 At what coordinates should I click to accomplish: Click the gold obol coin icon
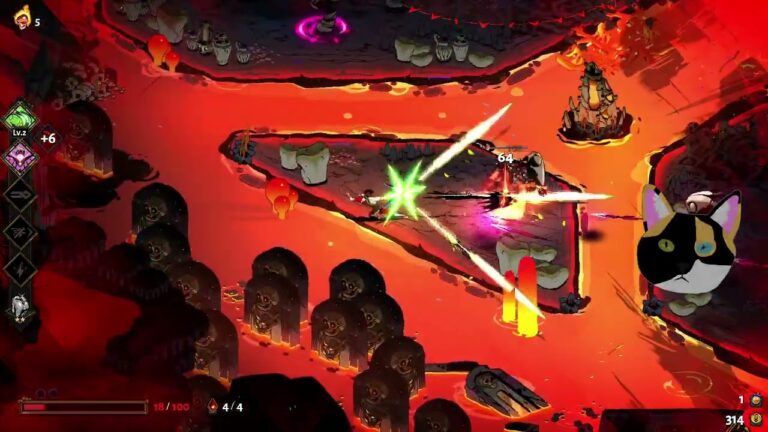tap(756, 420)
